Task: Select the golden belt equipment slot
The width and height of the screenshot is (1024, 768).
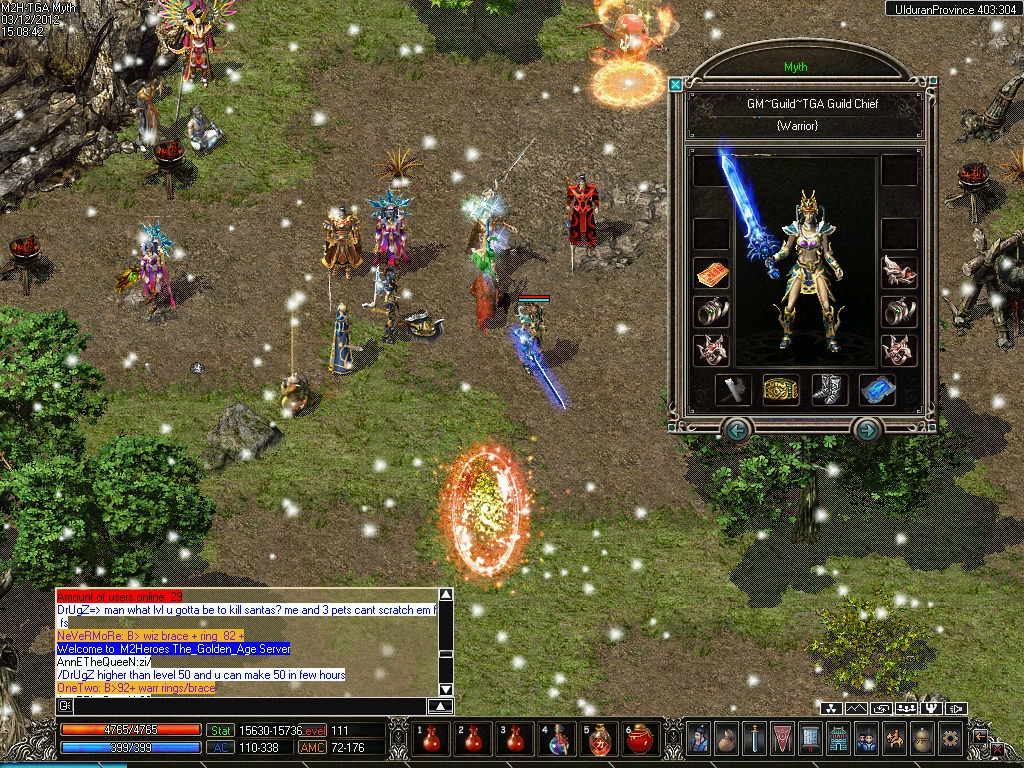Action: [x=780, y=390]
